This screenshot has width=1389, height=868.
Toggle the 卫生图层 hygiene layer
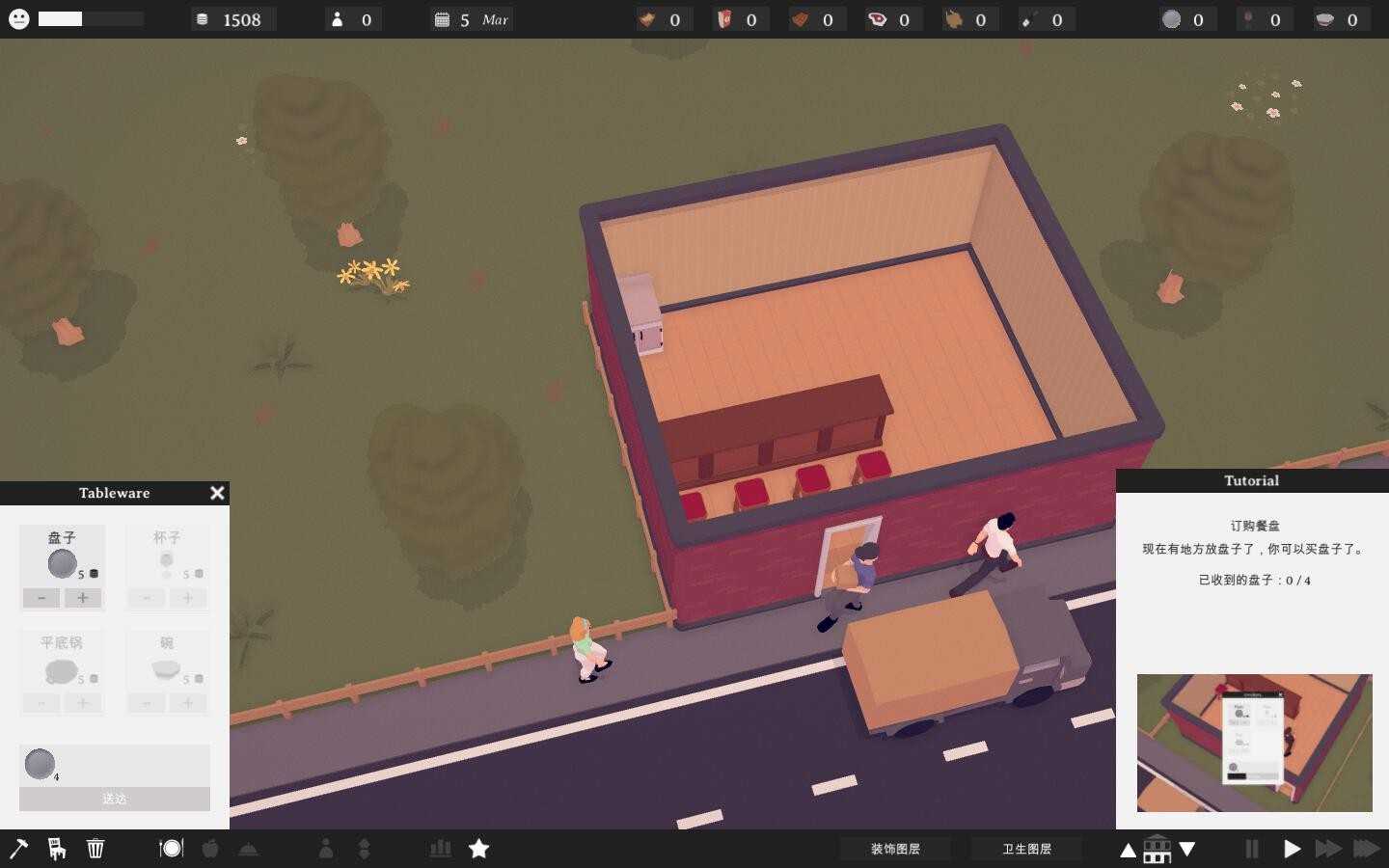pyautogui.click(x=1026, y=849)
